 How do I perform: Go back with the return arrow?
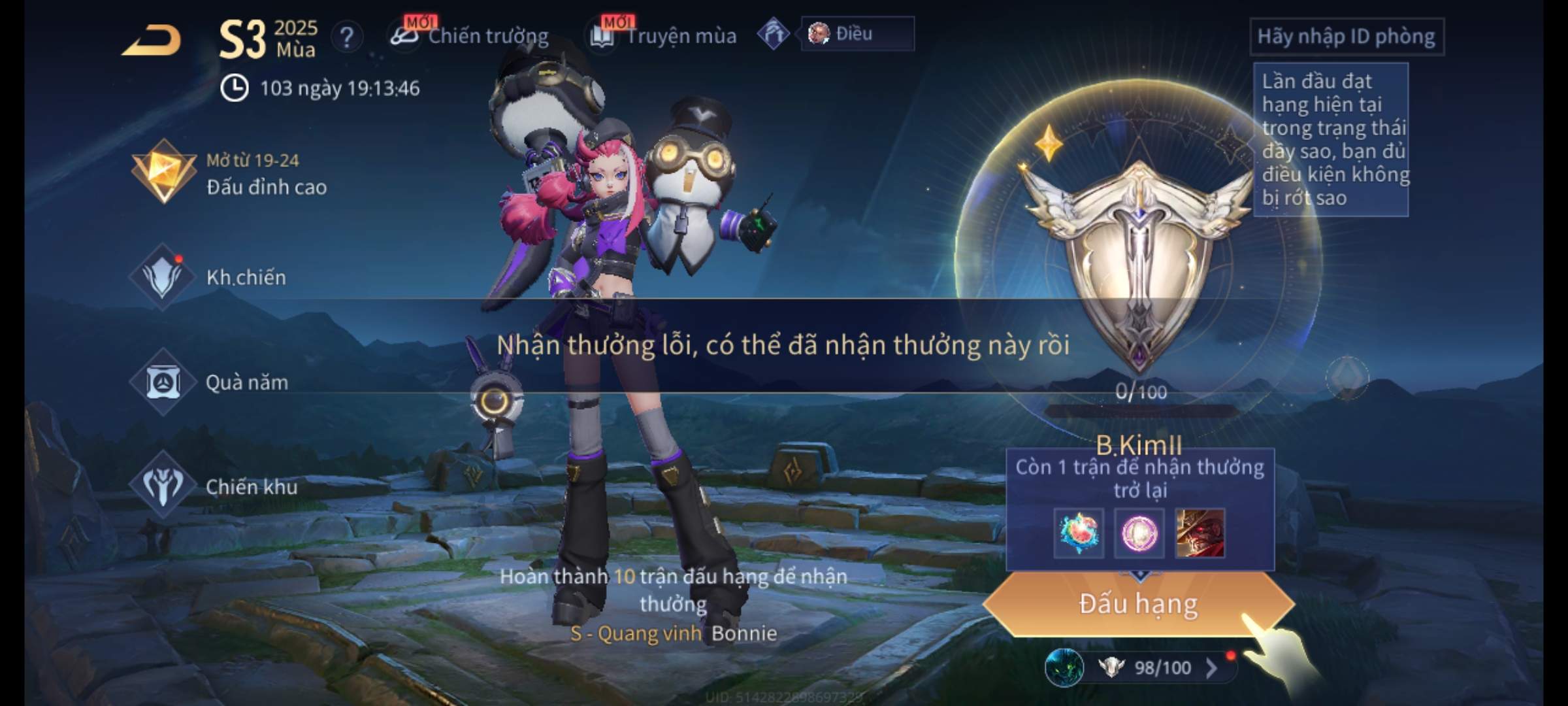coord(152,41)
